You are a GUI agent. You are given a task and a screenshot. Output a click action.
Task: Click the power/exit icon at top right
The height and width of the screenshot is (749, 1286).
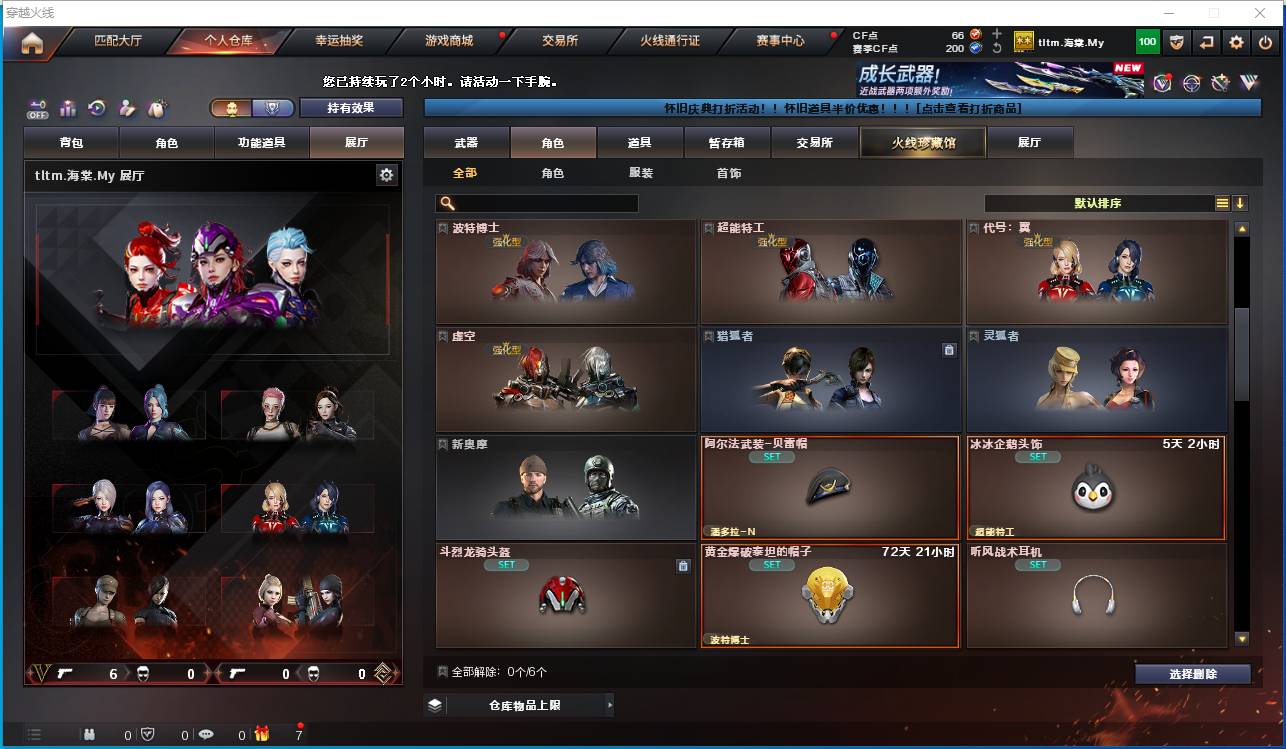1264,42
